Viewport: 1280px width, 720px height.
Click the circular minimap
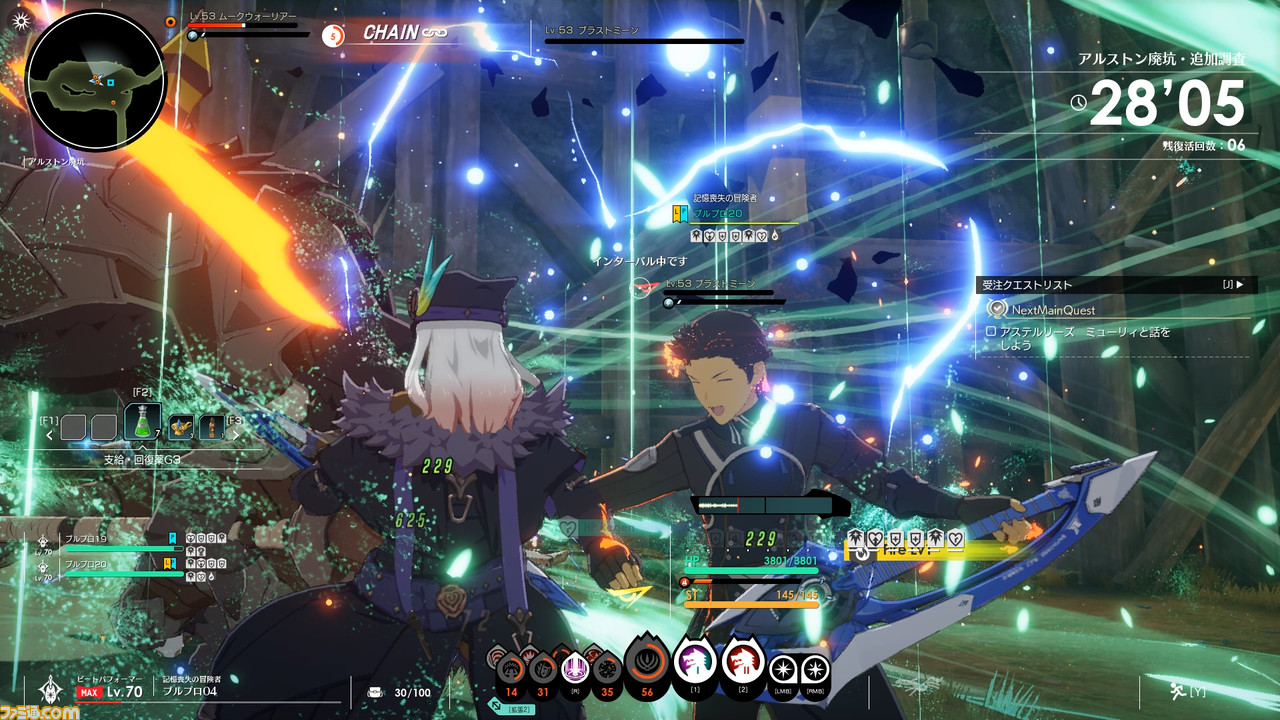(95, 80)
